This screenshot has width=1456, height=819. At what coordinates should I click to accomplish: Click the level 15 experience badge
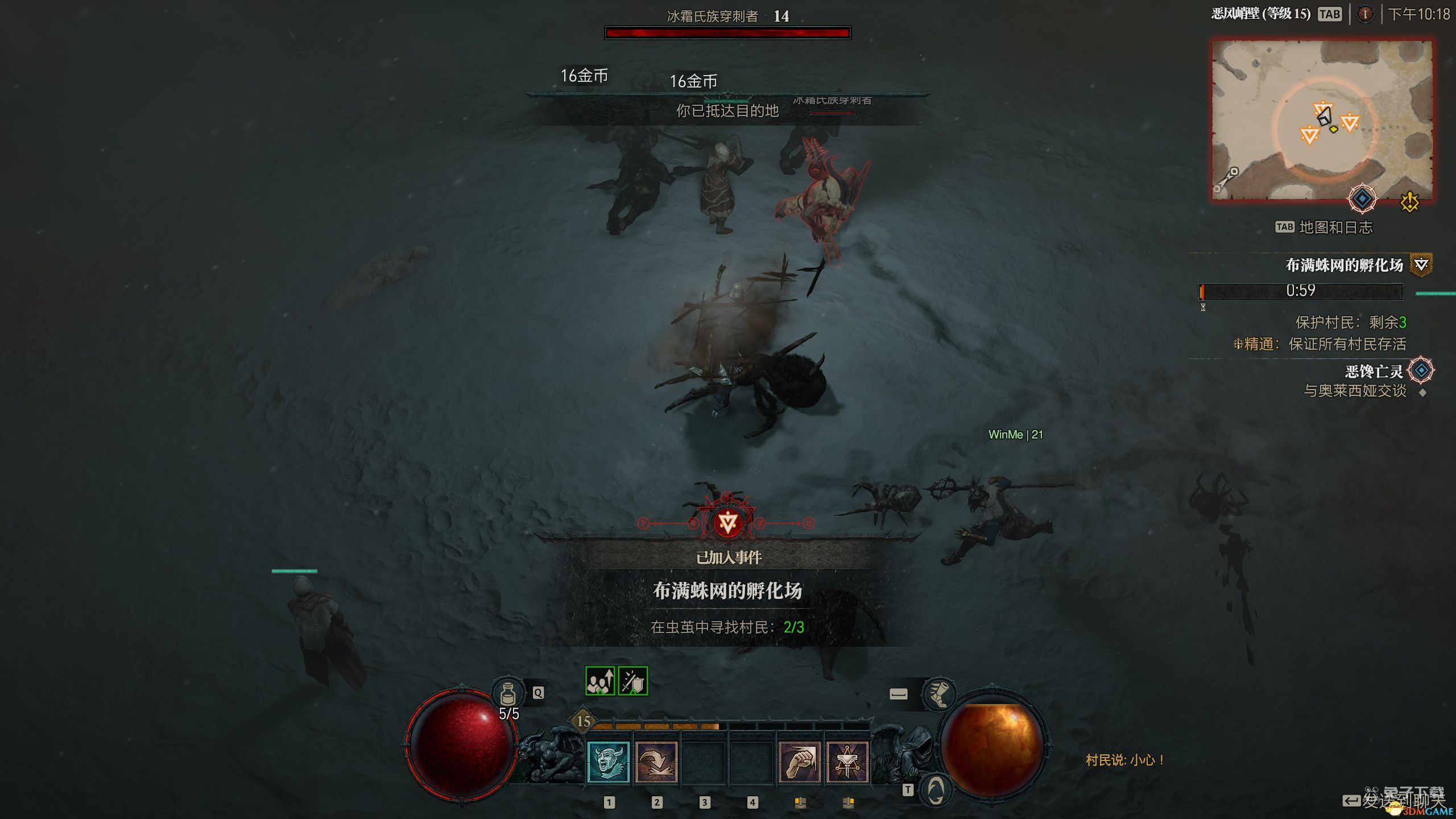point(584,721)
